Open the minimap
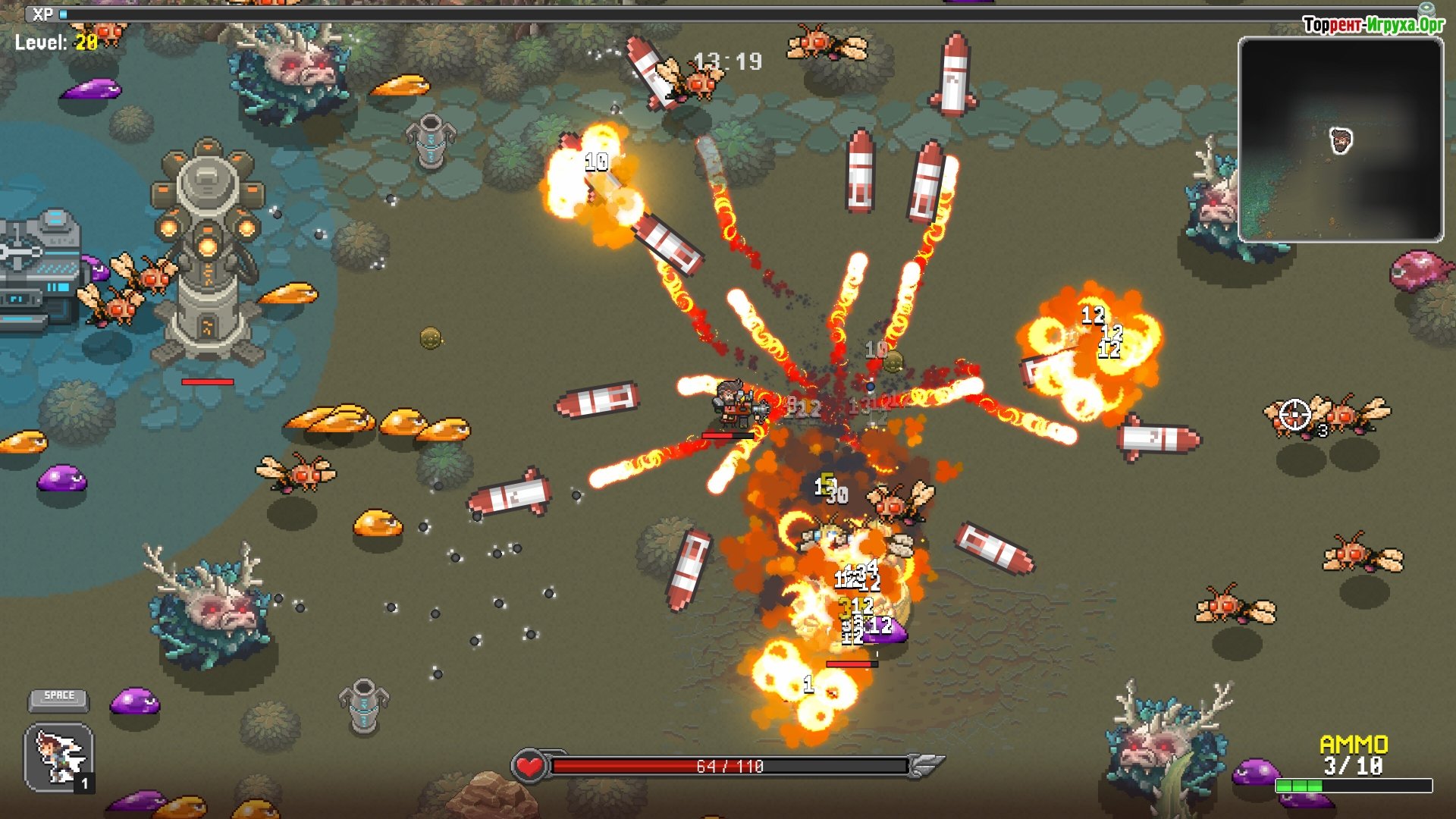1456x819 pixels. [x=1340, y=140]
